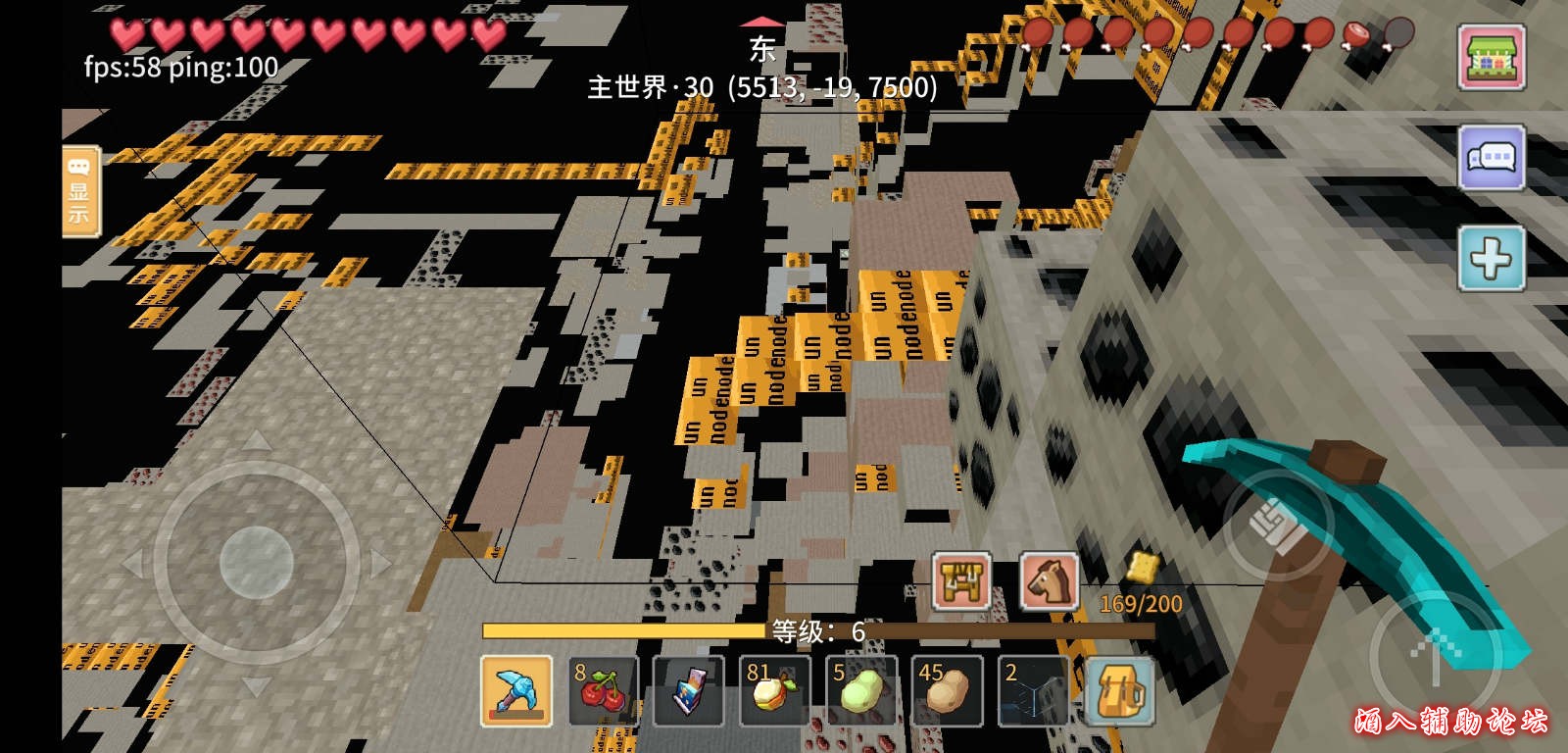
Task: Open the chat bubbles button
Action: coord(1490,158)
